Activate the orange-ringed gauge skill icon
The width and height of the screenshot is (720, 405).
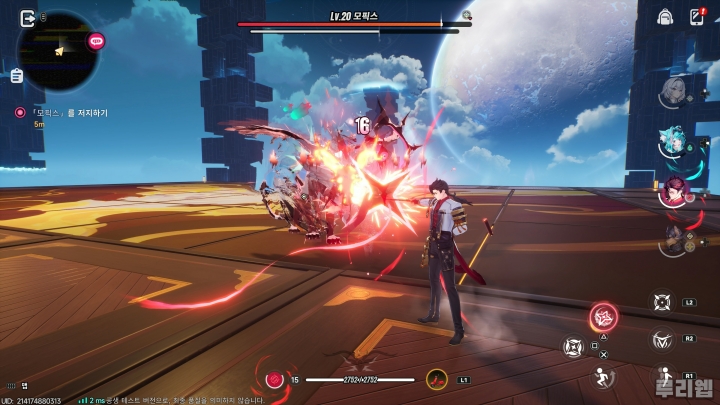(x=437, y=379)
